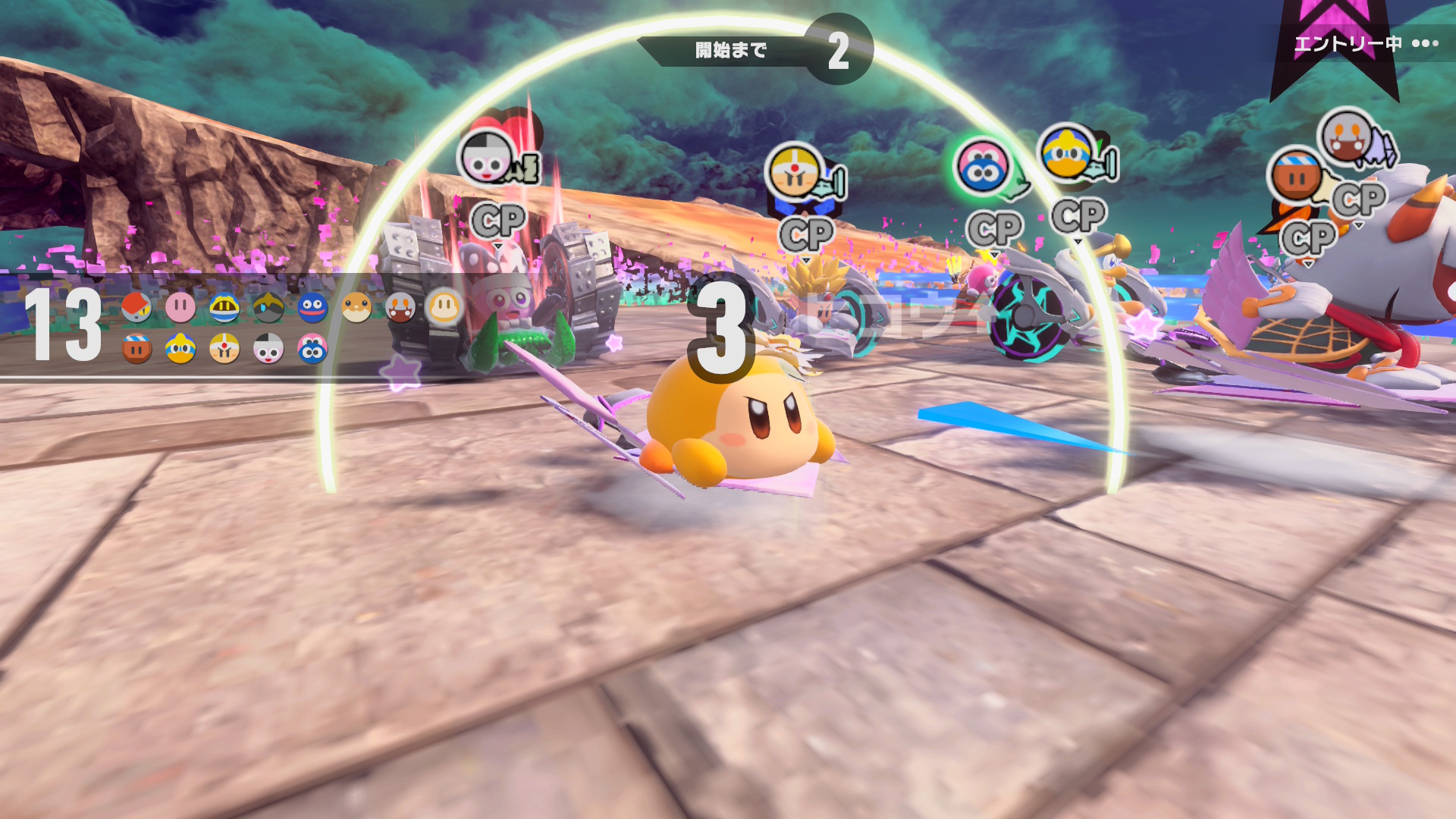Pick Rick the hamster's icon in the roster
The image size is (1456, 819).
(356, 308)
